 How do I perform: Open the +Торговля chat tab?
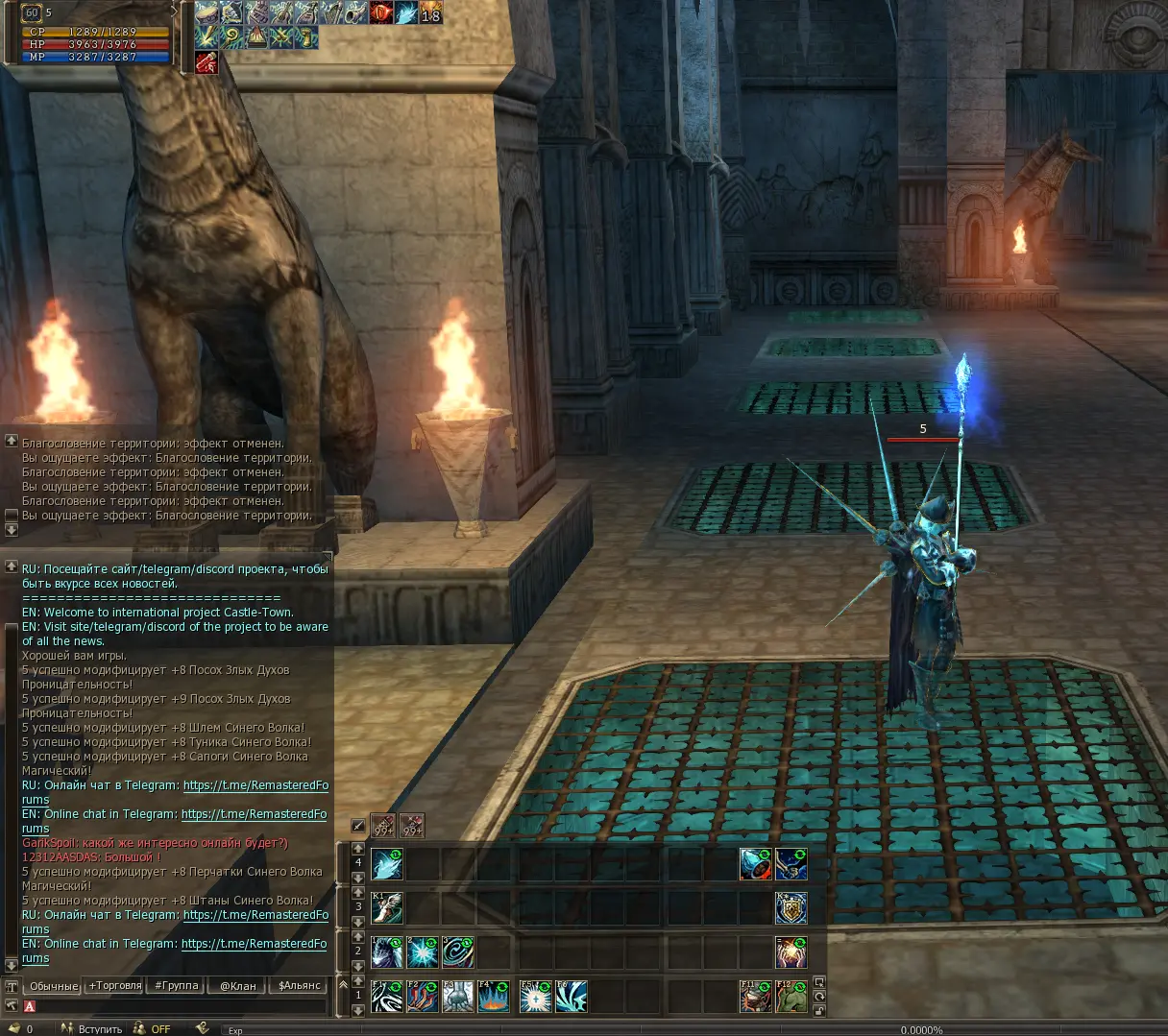[115, 986]
